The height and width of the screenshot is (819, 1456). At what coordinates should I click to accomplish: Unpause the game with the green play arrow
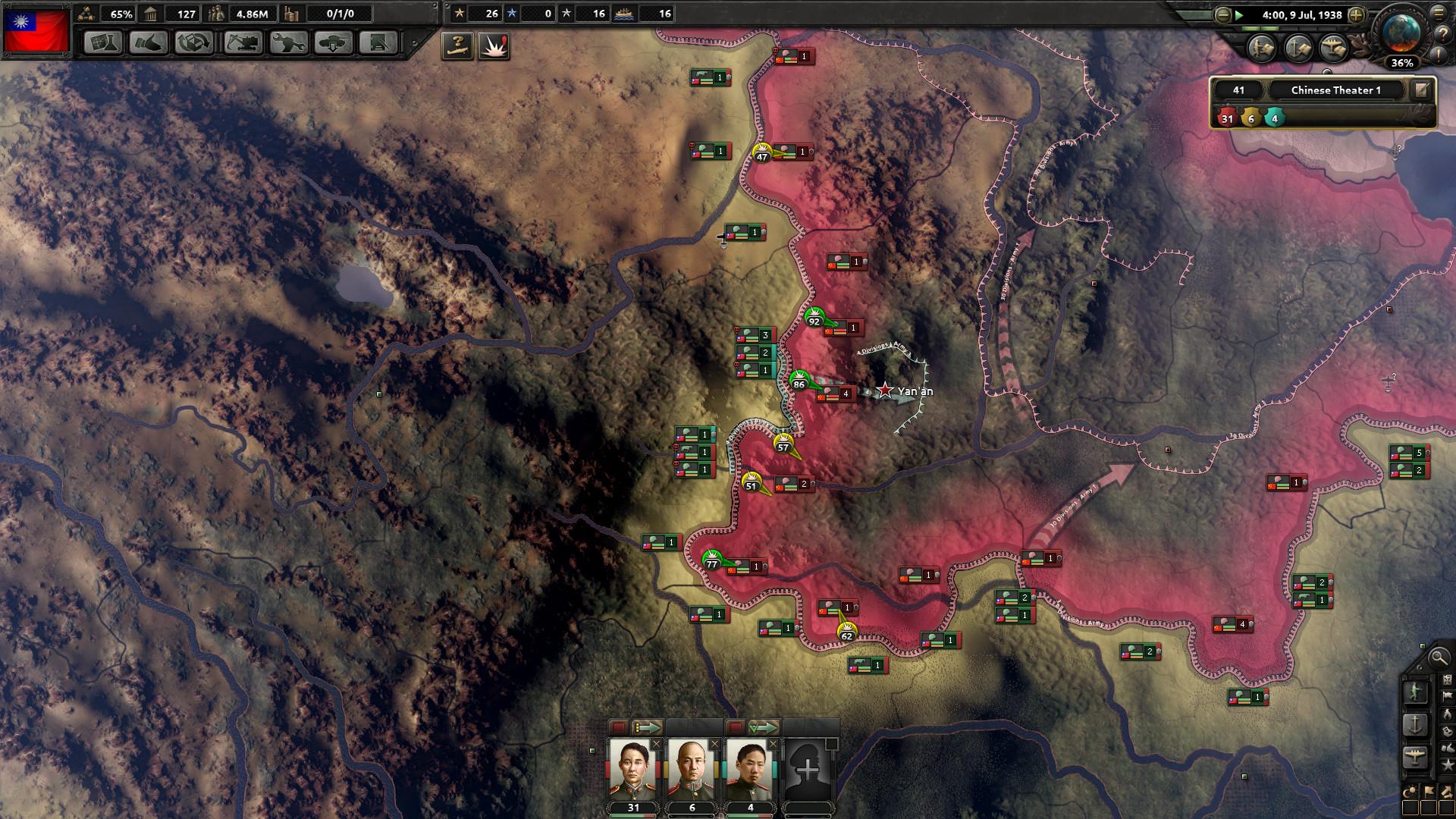click(x=1239, y=15)
